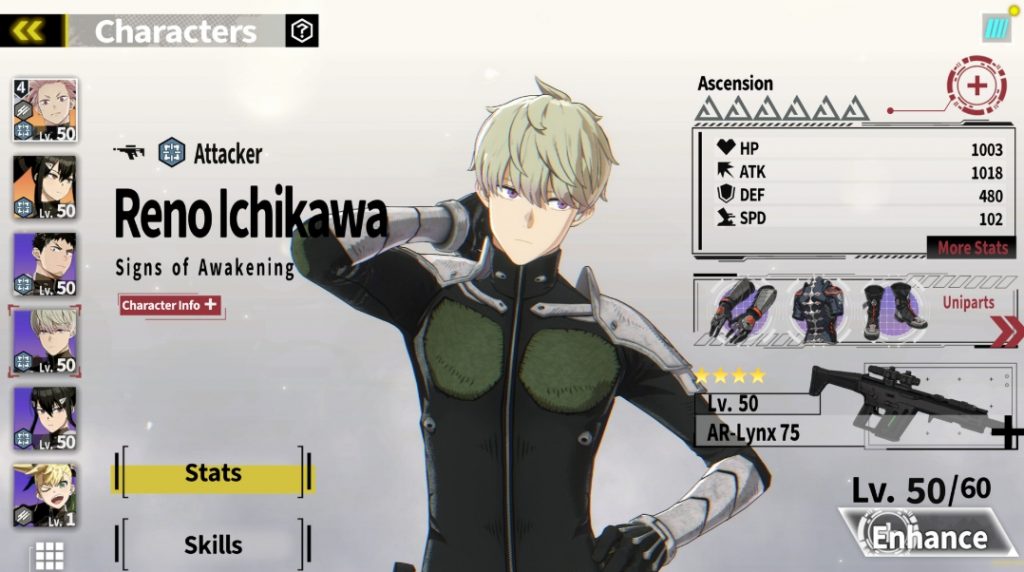Tap the Enhance button
The height and width of the screenshot is (572, 1024).
point(926,537)
